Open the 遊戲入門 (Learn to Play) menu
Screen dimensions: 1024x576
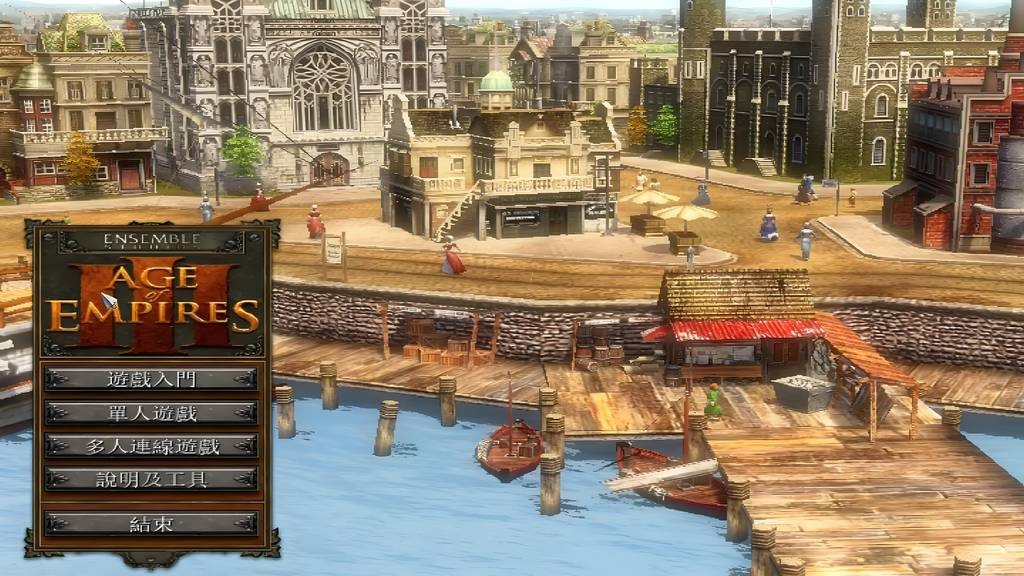(151, 379)
